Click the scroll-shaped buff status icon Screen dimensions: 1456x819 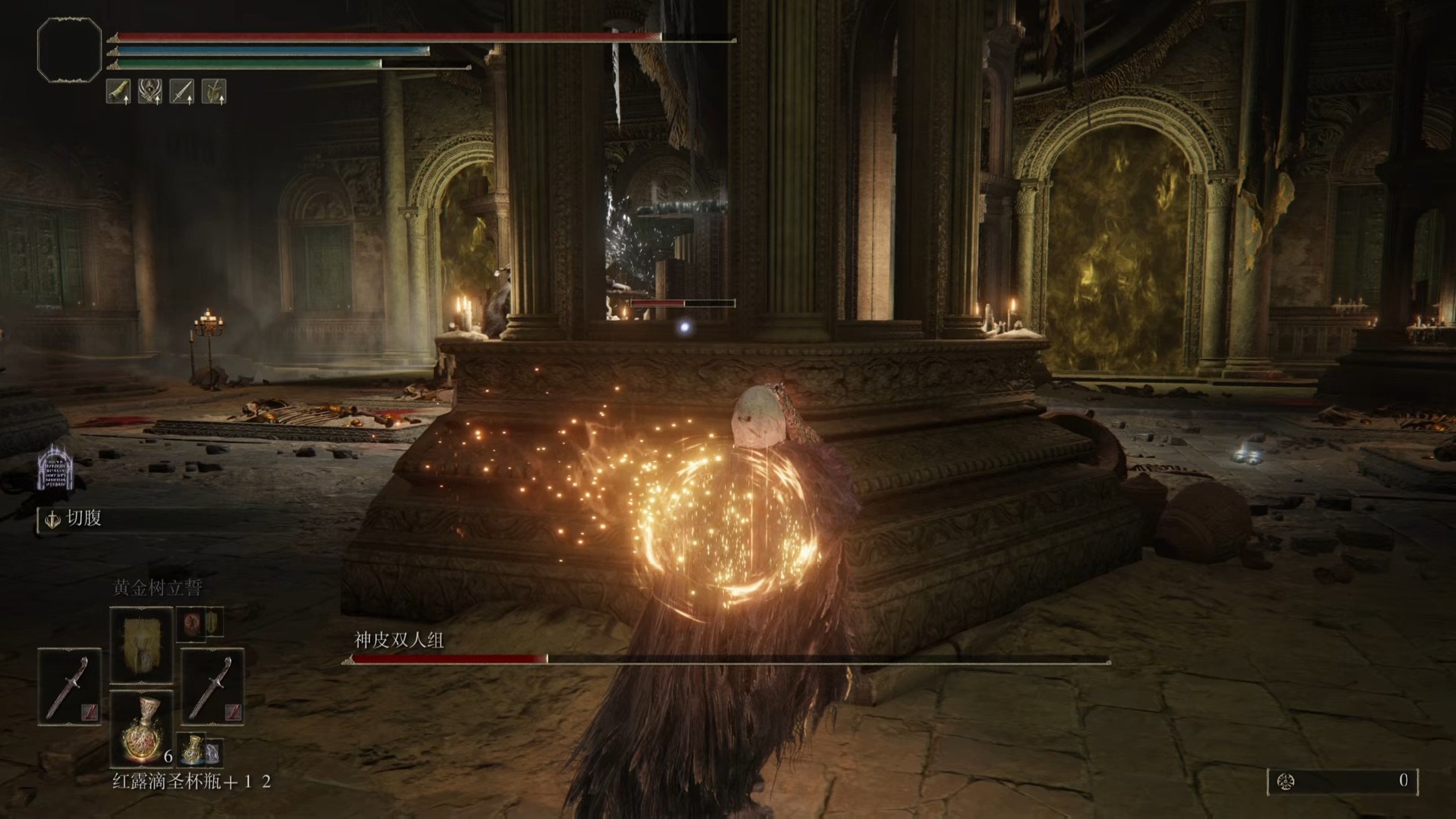(118, 92)
